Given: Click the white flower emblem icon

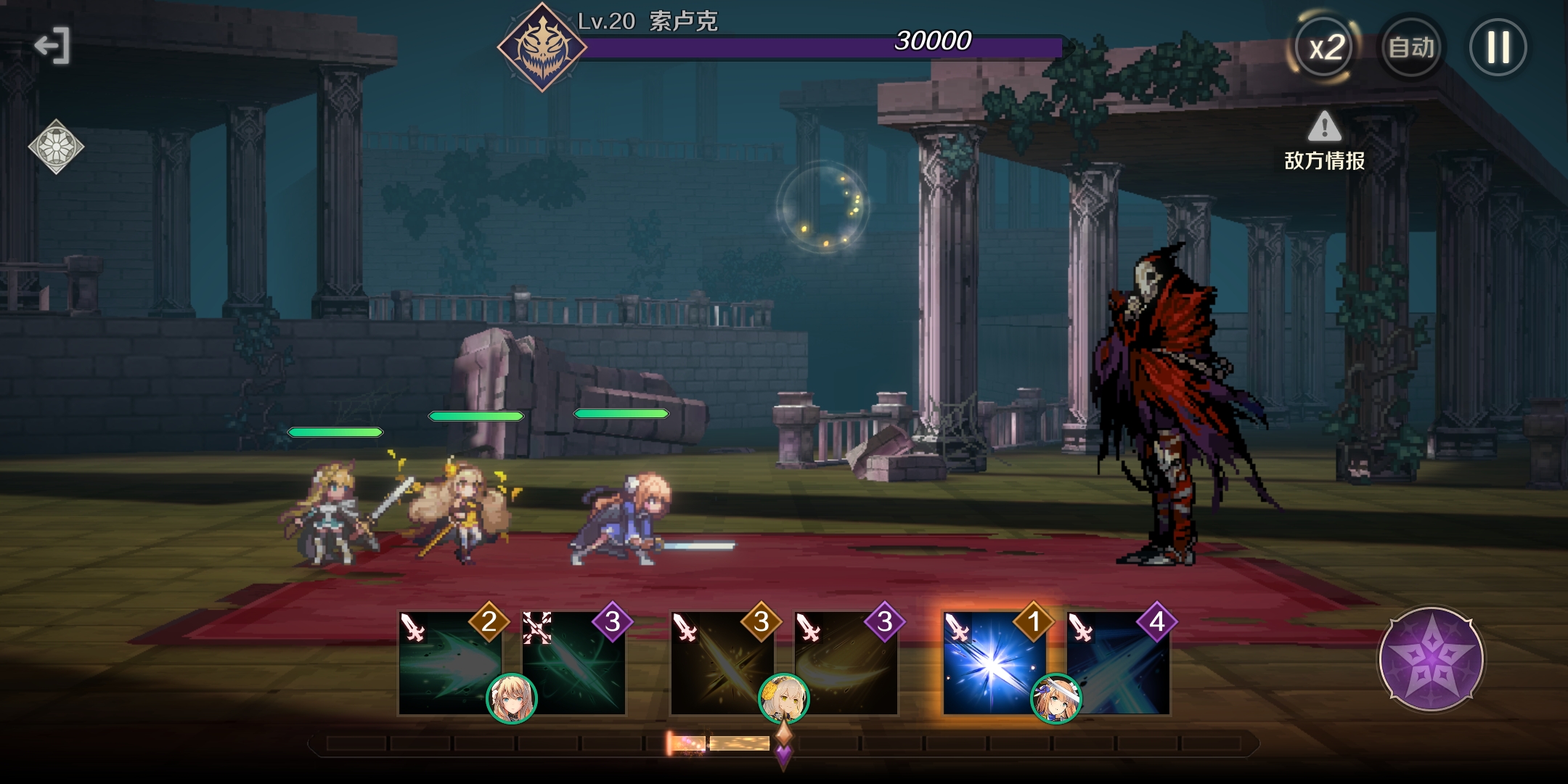Looking at the screenshot, I should [56, 147].
